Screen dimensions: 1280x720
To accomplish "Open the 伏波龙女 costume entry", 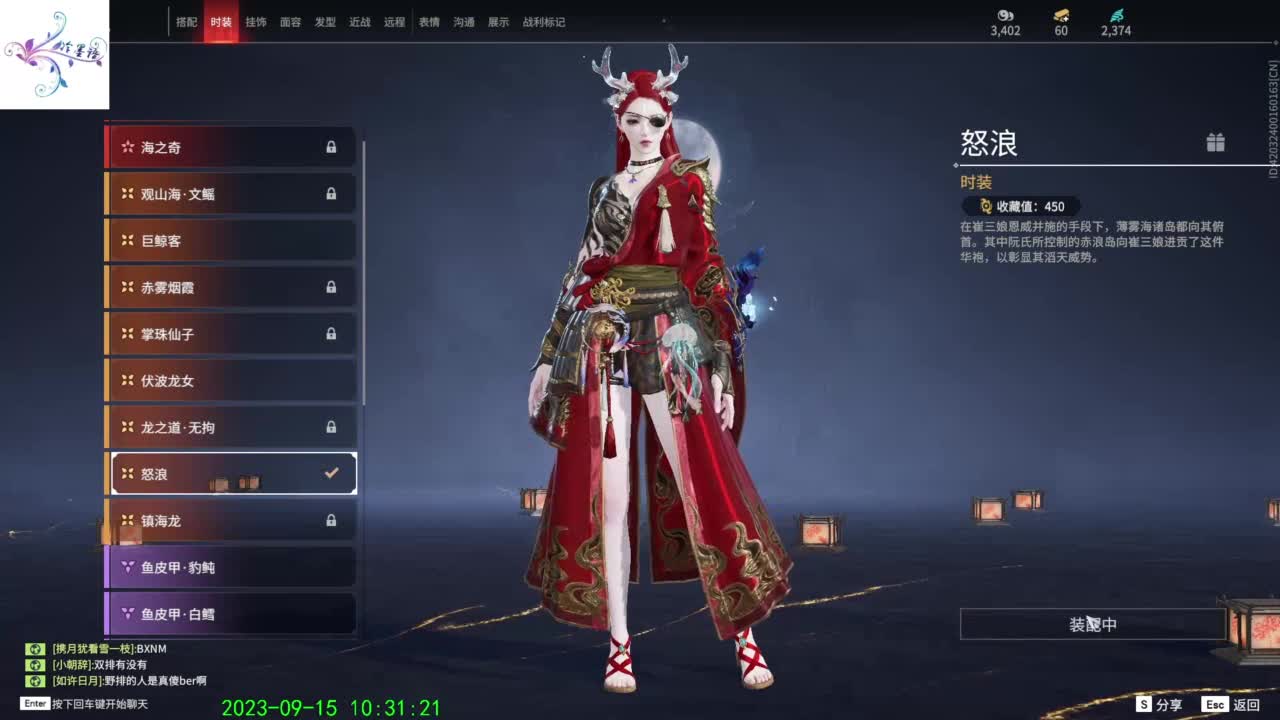I will 230,380.
